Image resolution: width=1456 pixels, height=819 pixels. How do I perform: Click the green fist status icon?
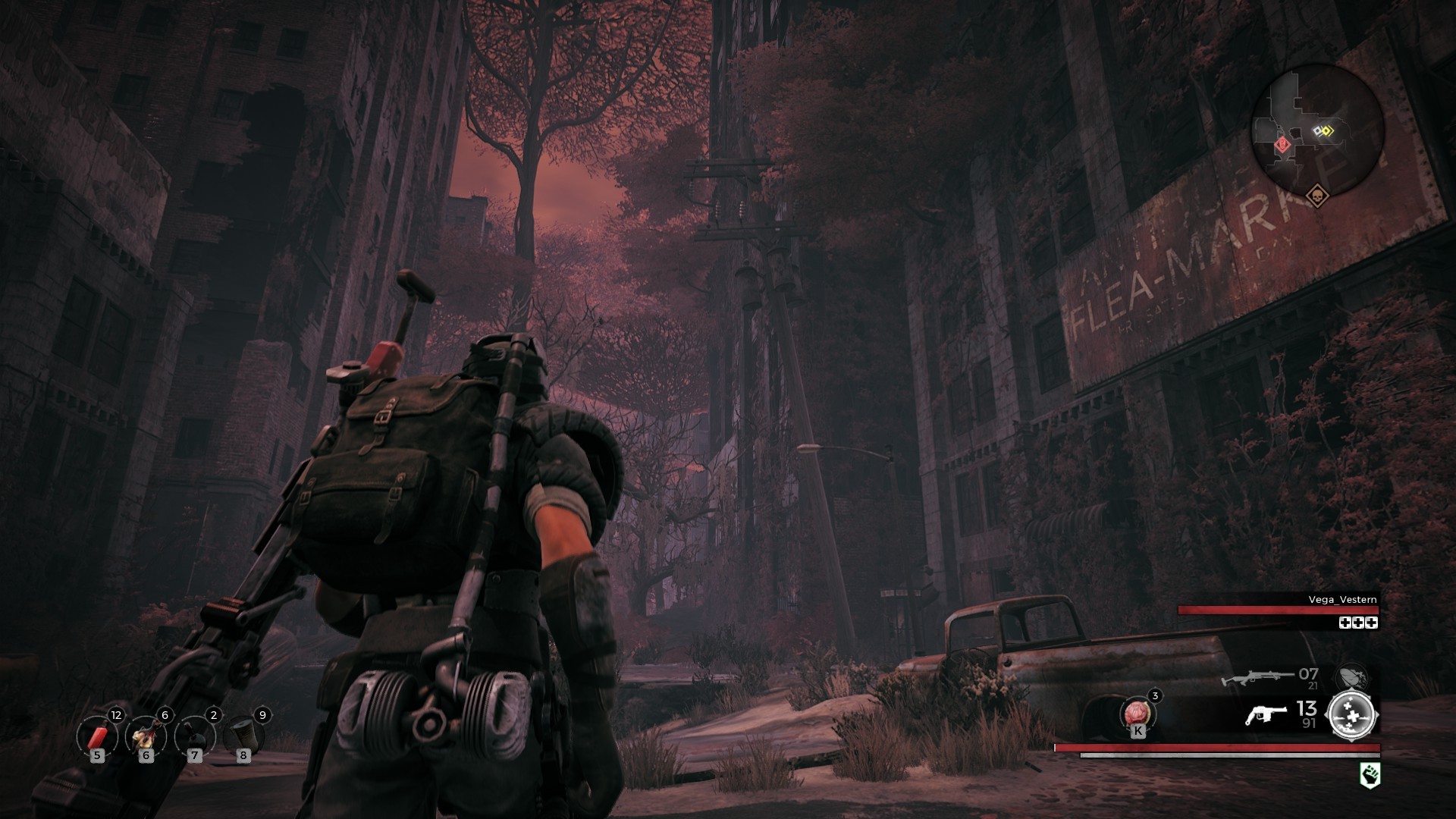click(1370, 774)
